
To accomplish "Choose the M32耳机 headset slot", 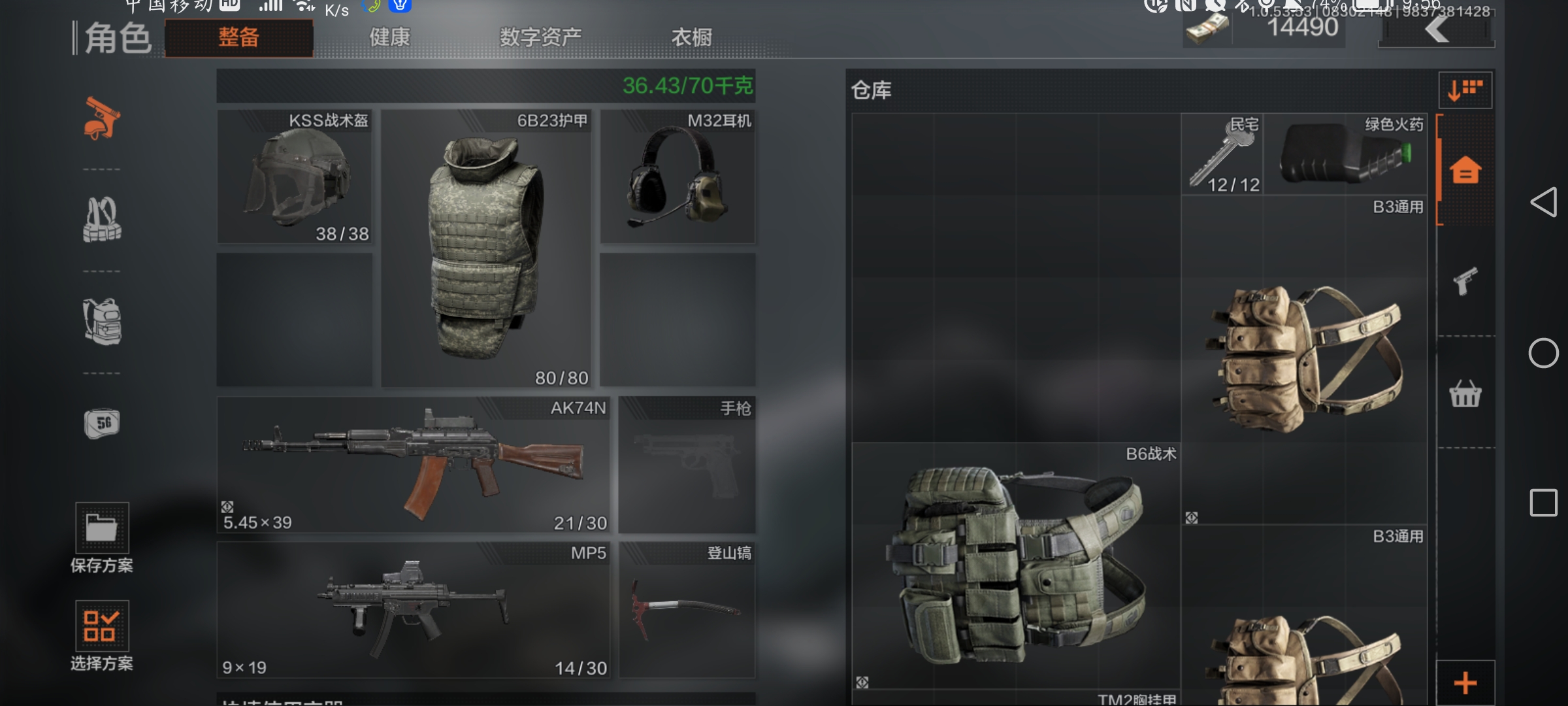I will coord(678,176).
